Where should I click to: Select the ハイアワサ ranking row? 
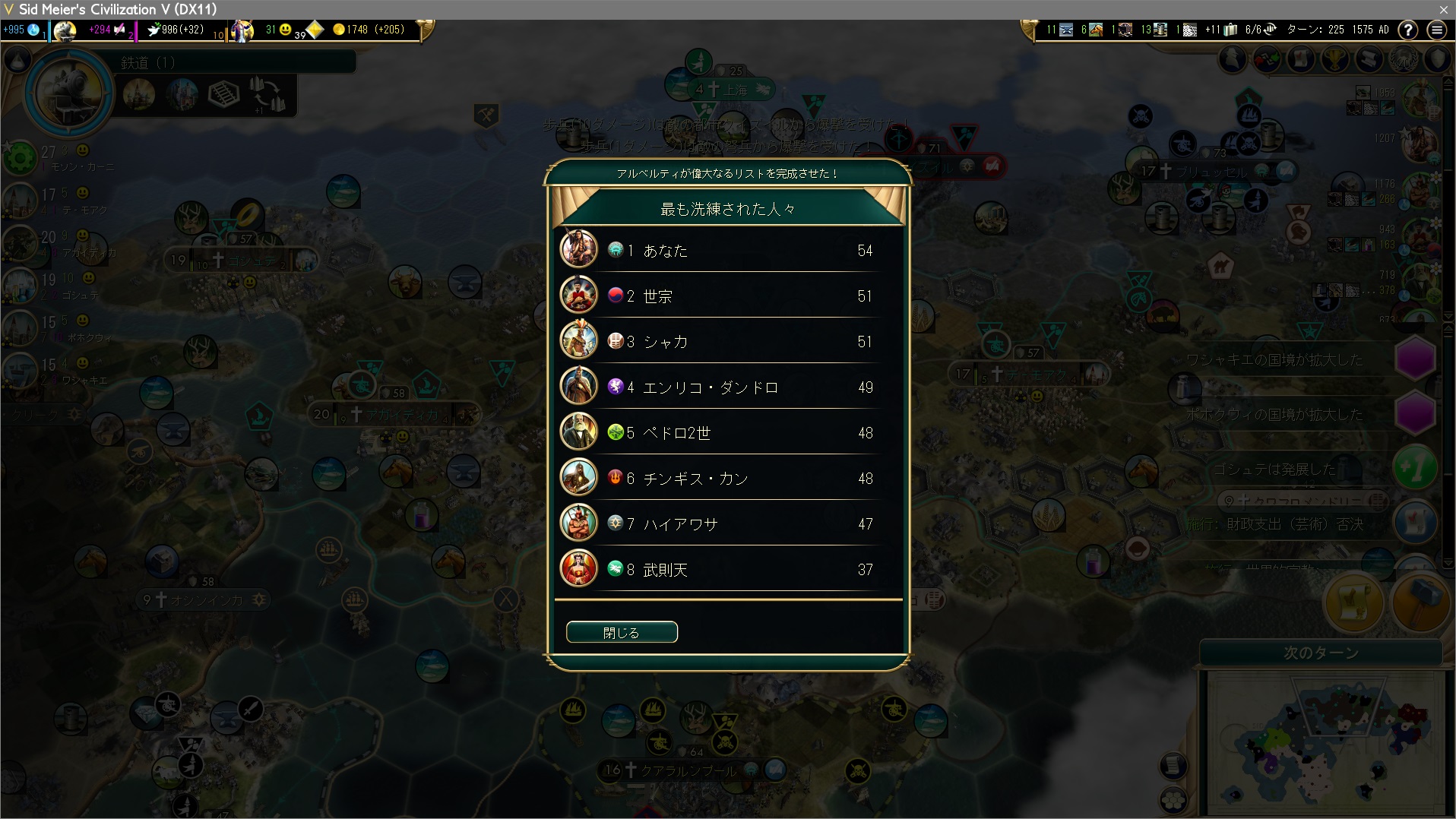pos(728,523)
